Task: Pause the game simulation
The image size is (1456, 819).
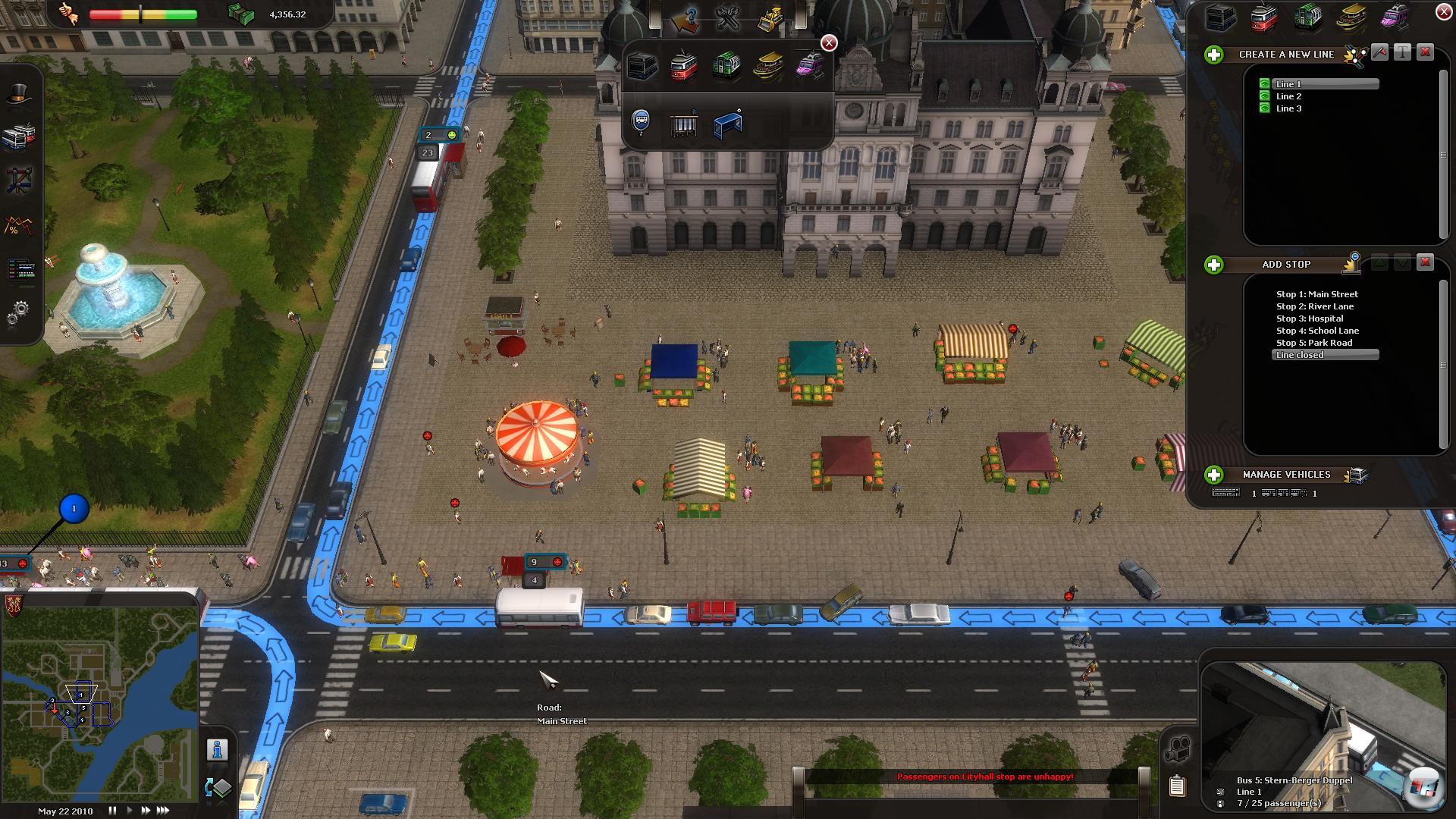Action: (112, 811)
